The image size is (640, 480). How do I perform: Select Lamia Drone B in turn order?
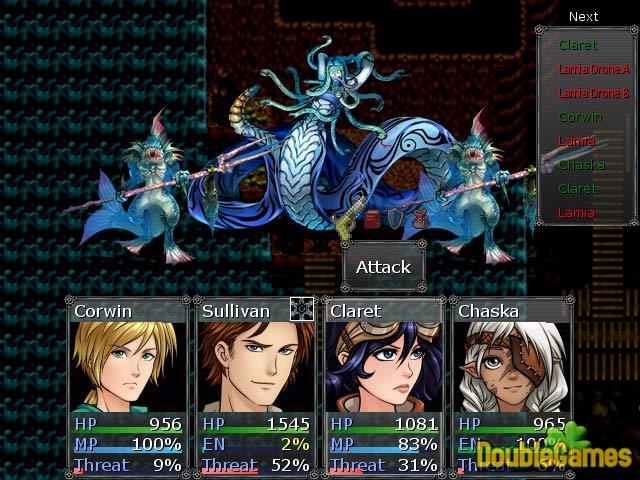click(593, 93)
